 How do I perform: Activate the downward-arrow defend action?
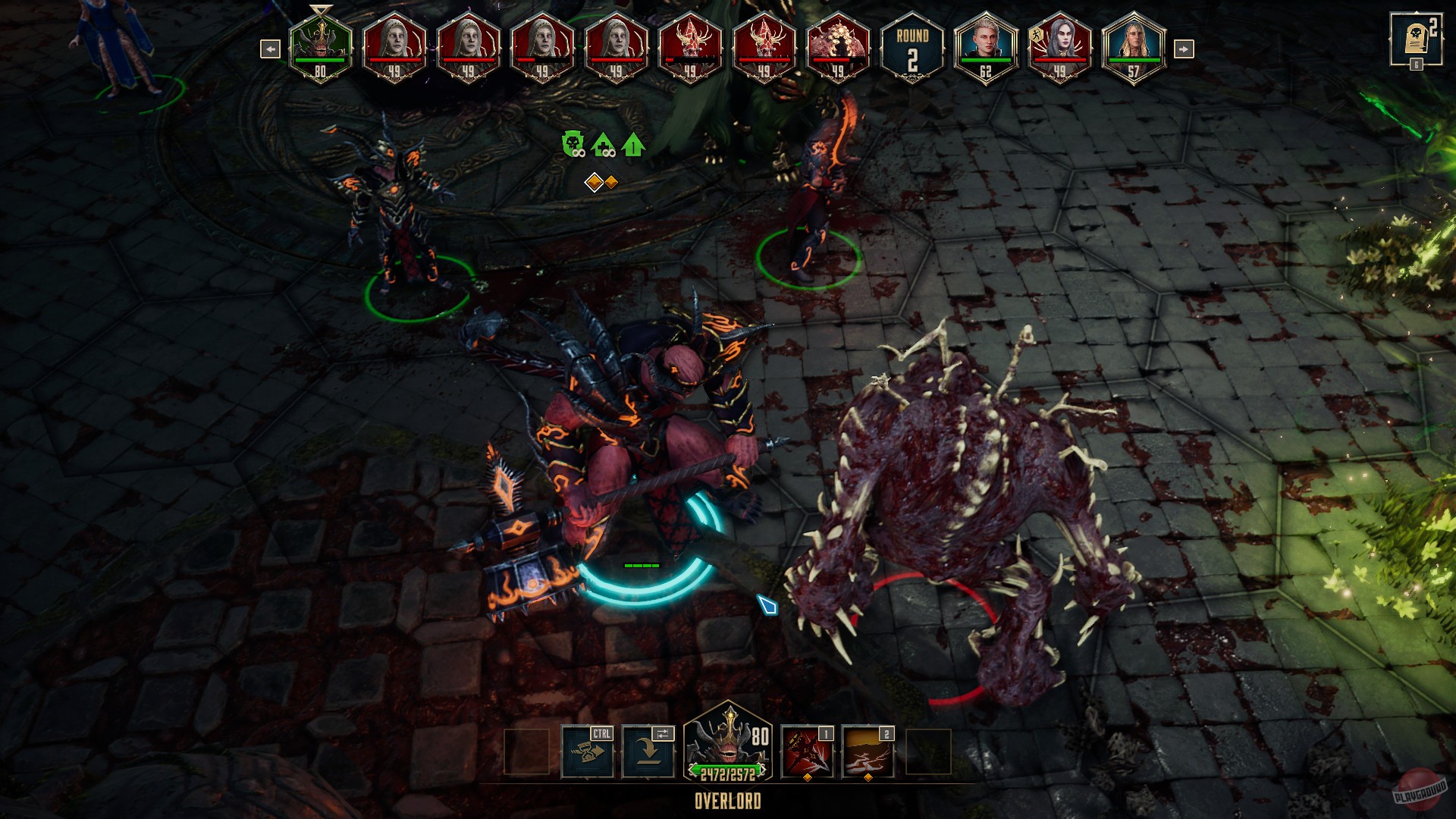[x=648, y=752]
